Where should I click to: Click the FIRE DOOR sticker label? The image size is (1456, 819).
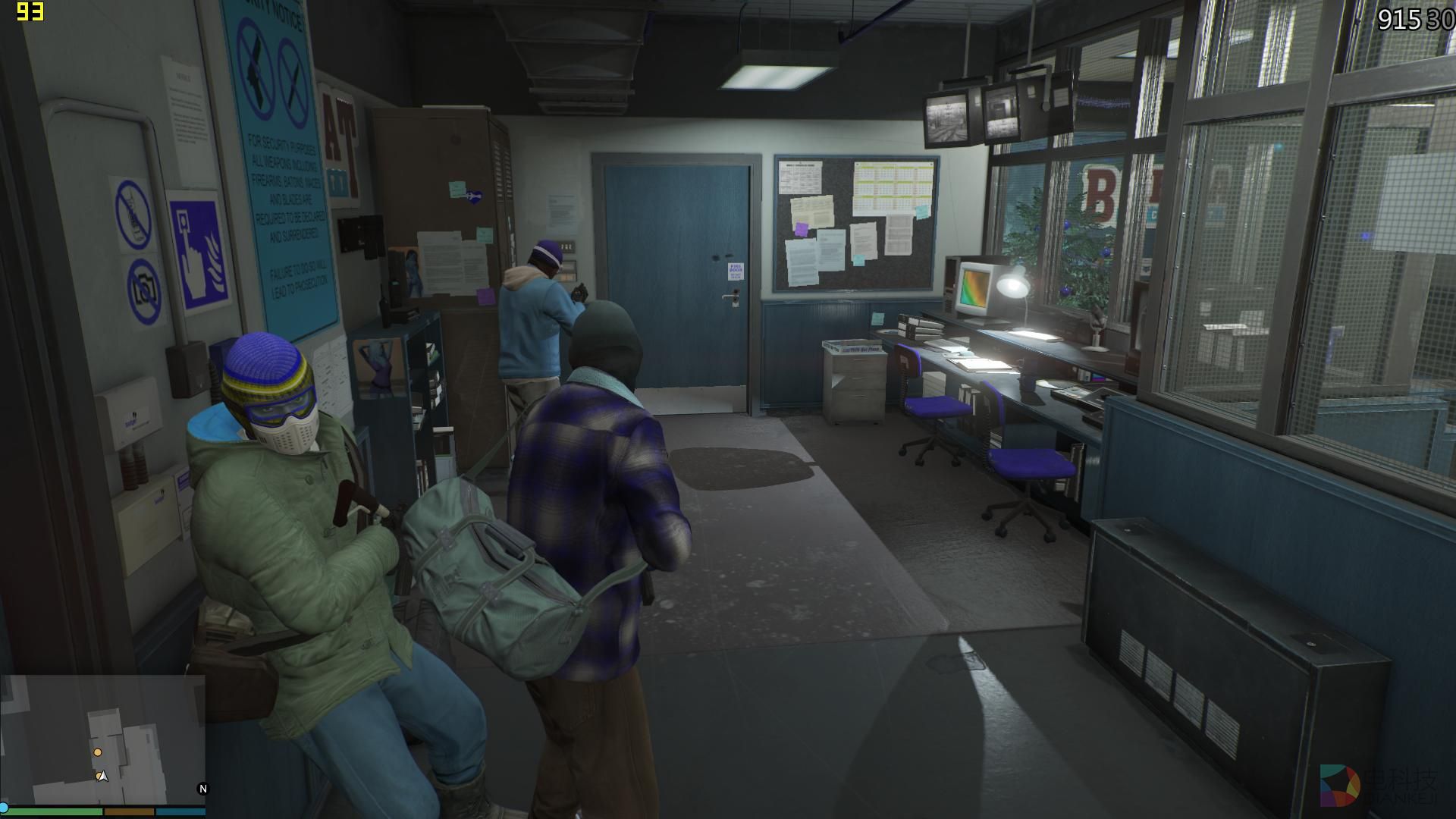click(x=736, y=271)
